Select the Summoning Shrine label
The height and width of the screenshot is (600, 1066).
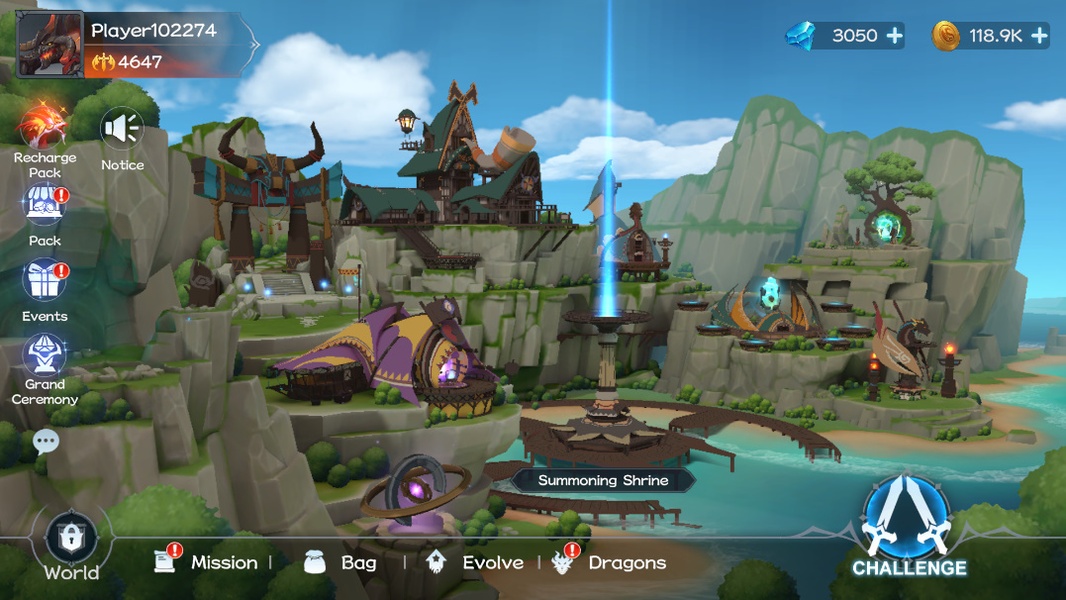pos(603,480)
